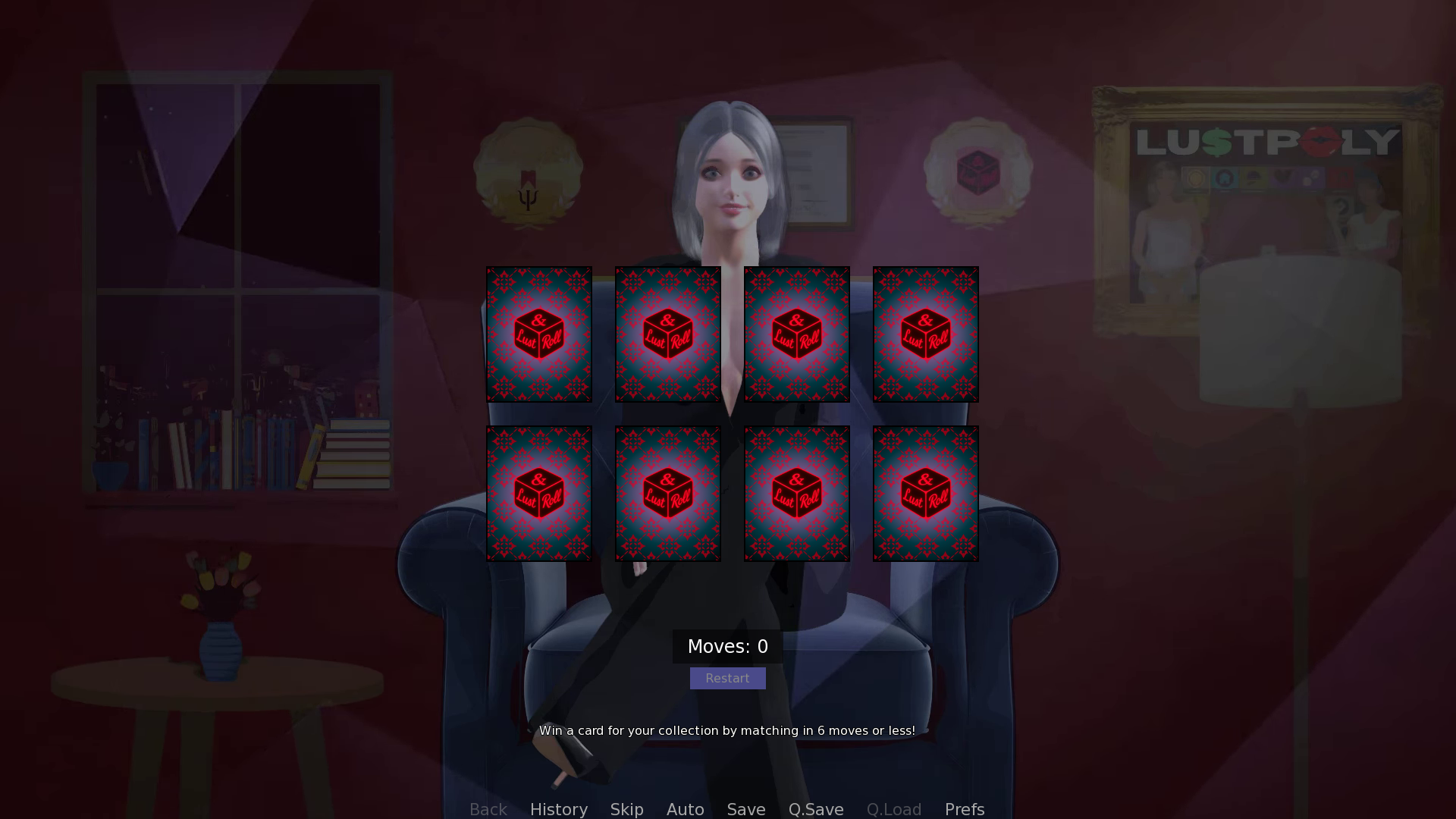Toggle Skip mode on
Screen dimensions: 1456x819
tap(627, 809)
